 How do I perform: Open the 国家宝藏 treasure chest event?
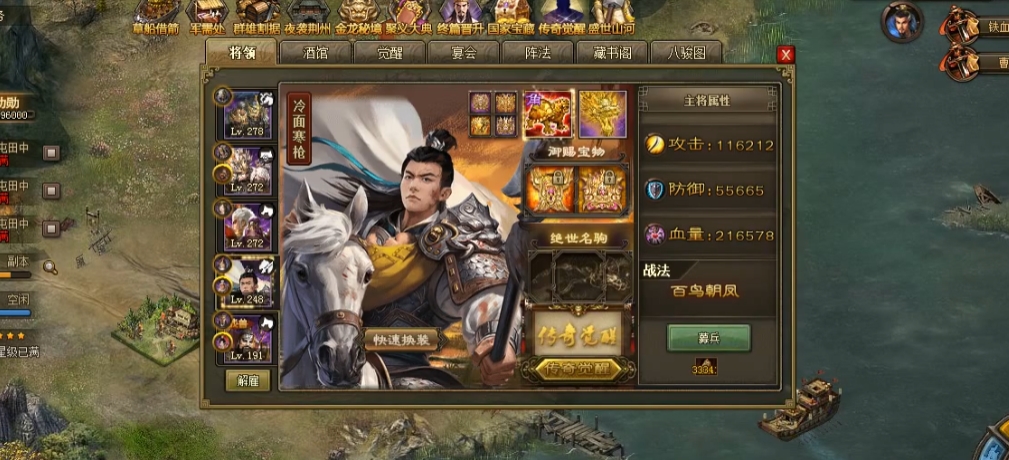[x=511, y=18]
